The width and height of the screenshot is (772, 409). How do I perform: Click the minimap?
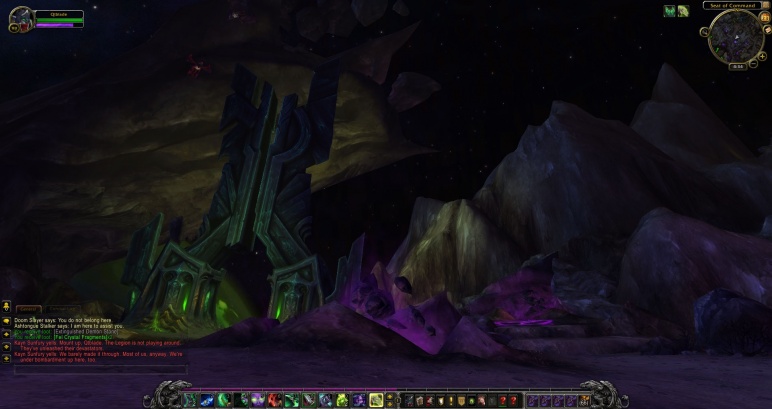(736, 36)
